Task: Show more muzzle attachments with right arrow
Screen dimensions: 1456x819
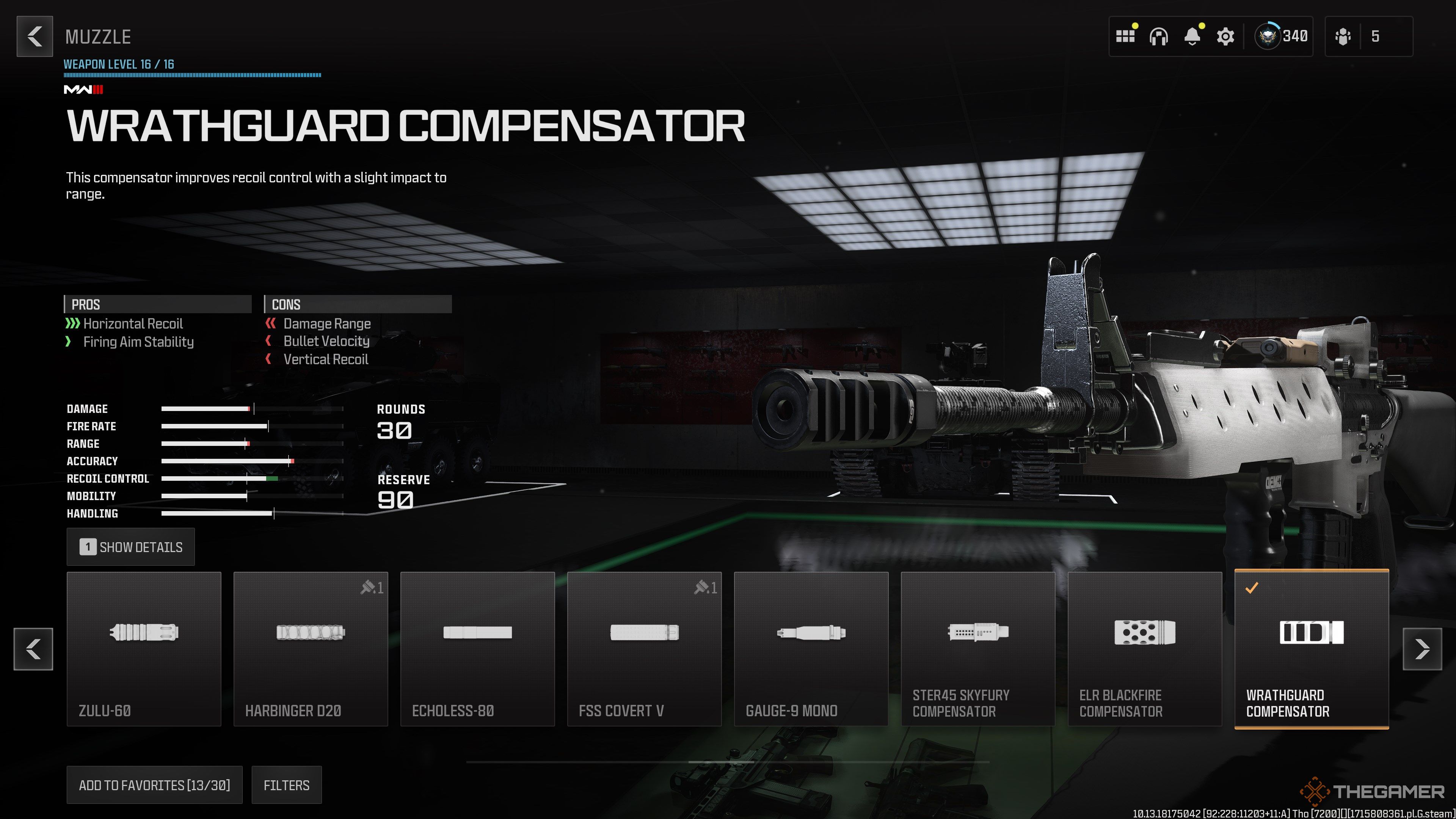Action: tap(1422, 648)
